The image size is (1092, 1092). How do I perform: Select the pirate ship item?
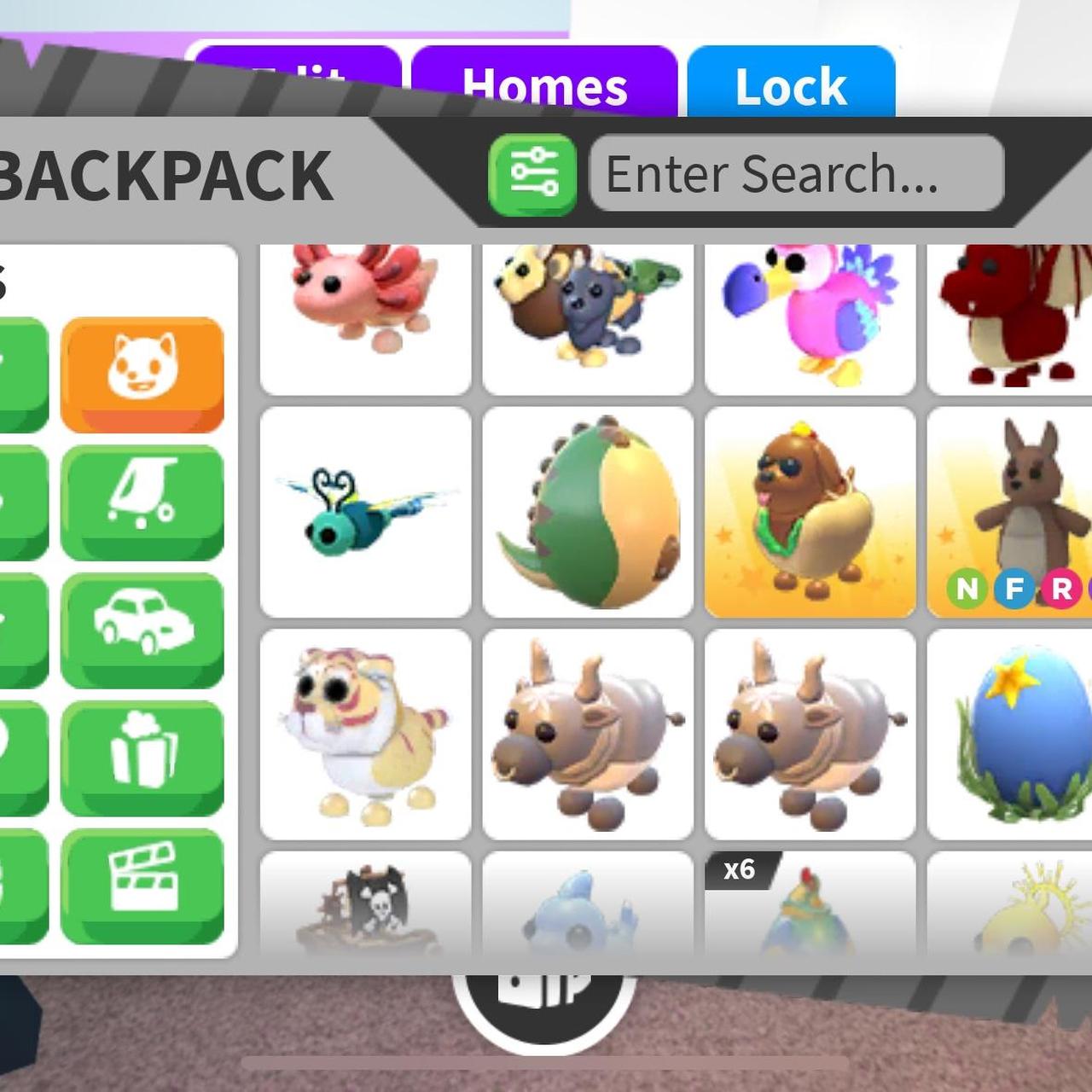[x=365, y=904]
